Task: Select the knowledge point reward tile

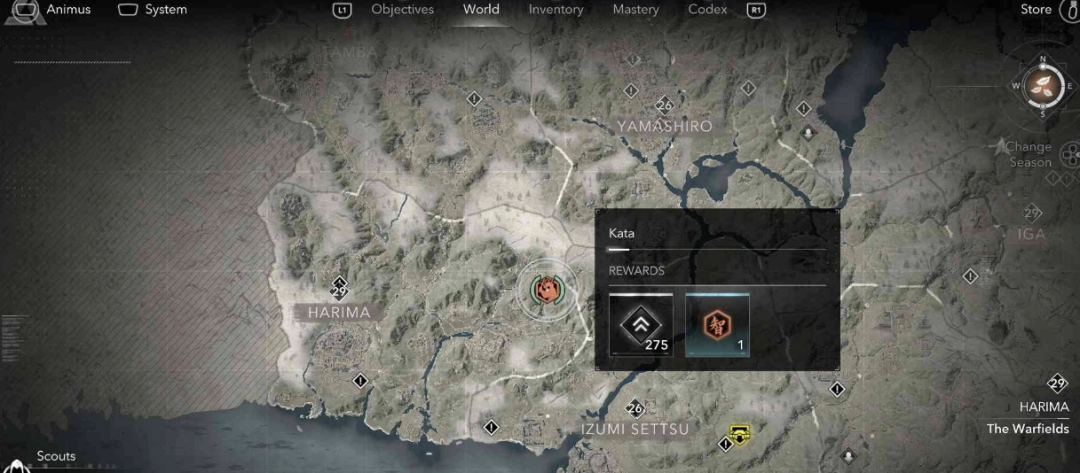Action: click(x=716, y=325)
